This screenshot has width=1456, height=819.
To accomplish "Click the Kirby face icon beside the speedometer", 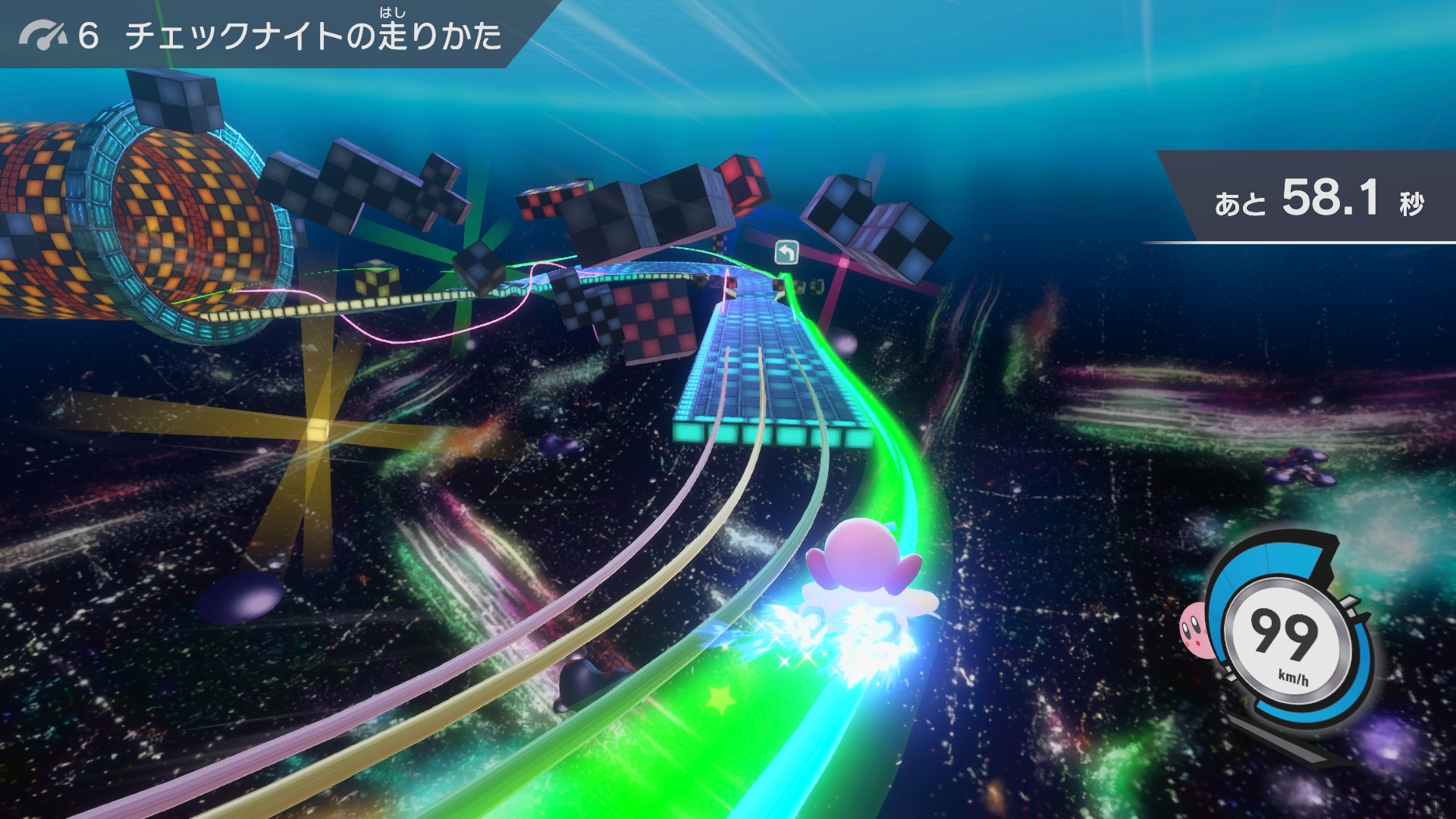I will tap(1194, 628).
